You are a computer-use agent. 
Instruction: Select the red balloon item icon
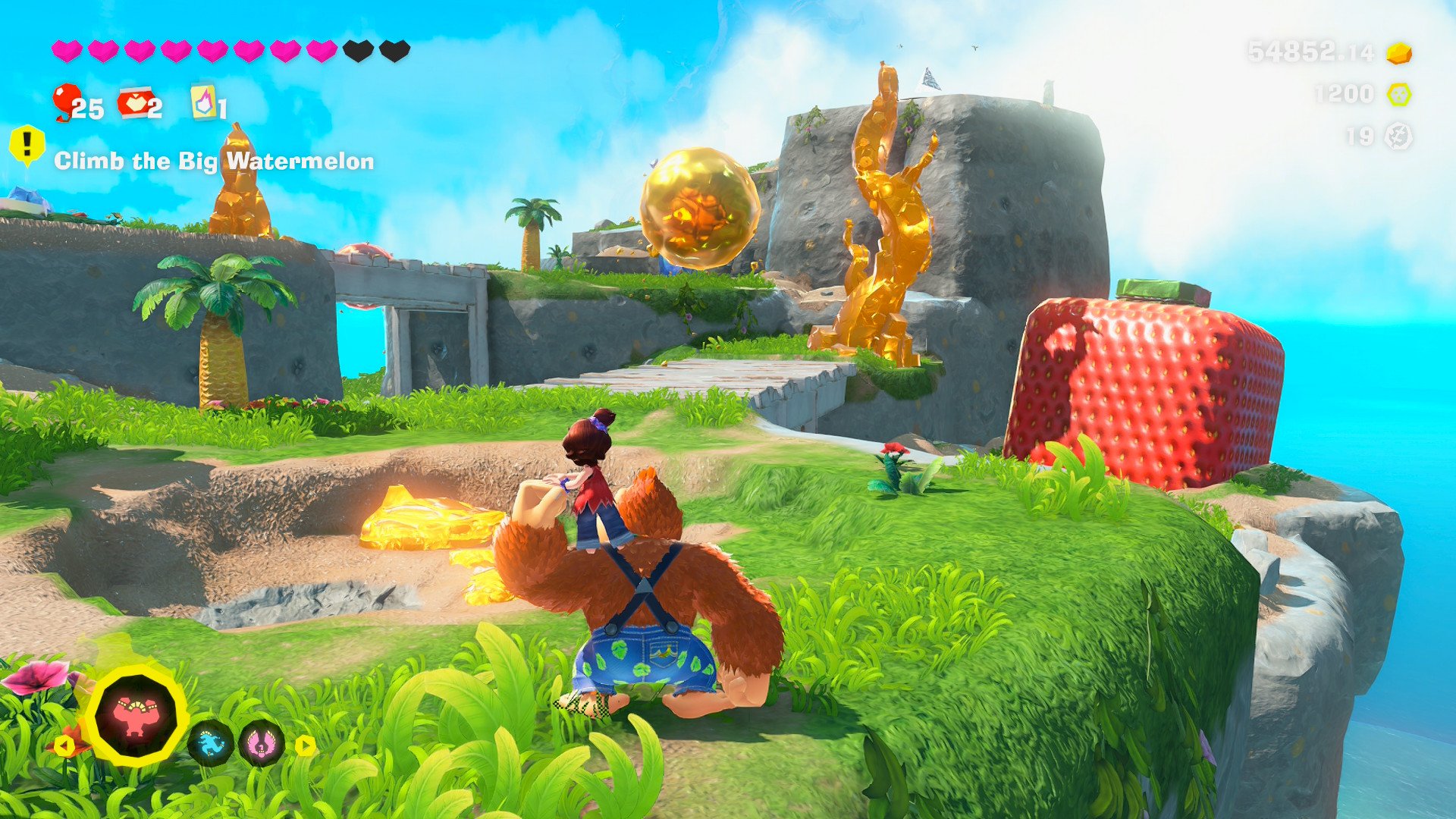(x=66, y=102)
